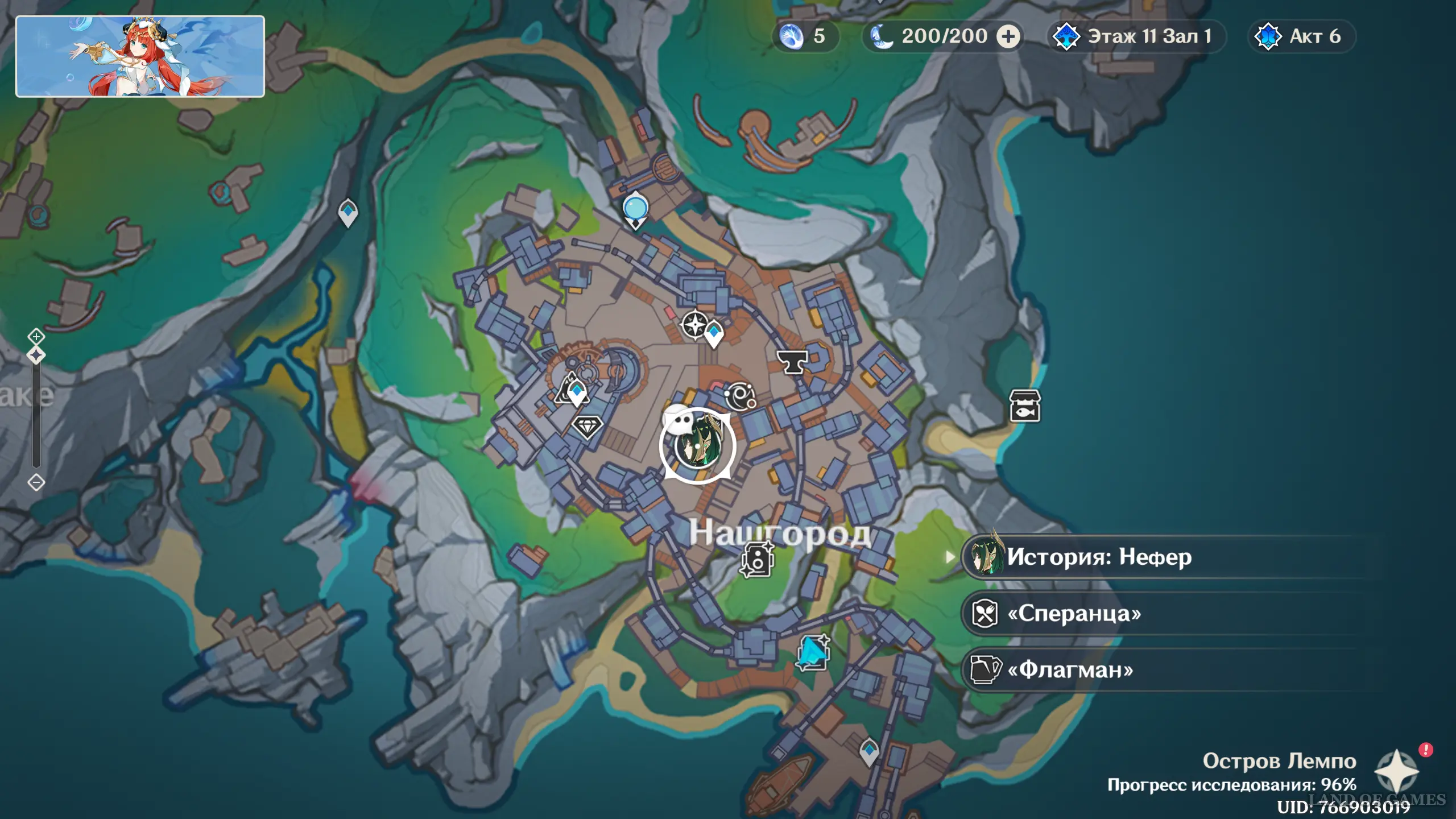Zoom in the map with plus control
This screenshot has height=819, width=1456.
click(x=36, y=336)
